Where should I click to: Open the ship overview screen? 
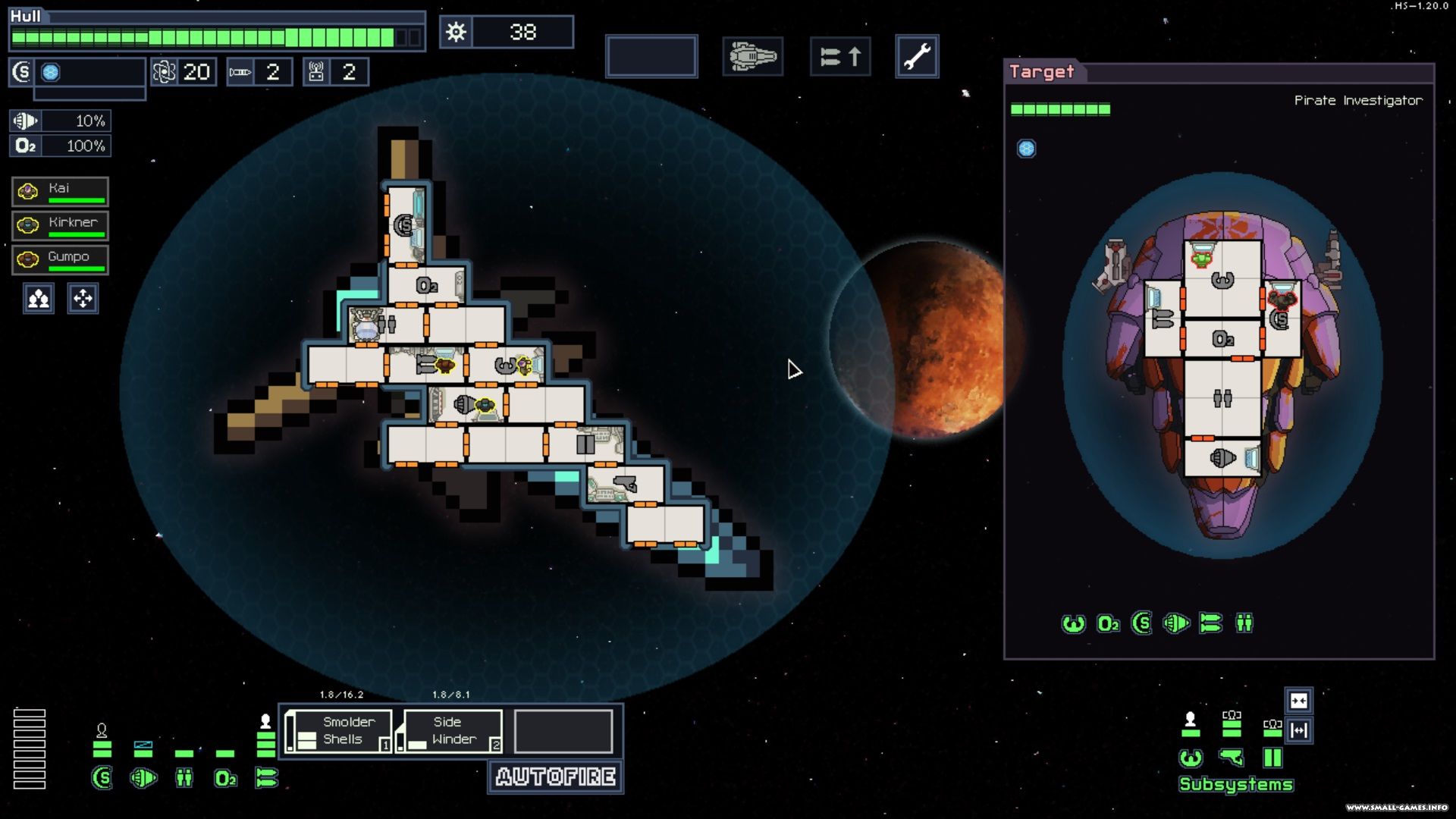coord(752,56)
